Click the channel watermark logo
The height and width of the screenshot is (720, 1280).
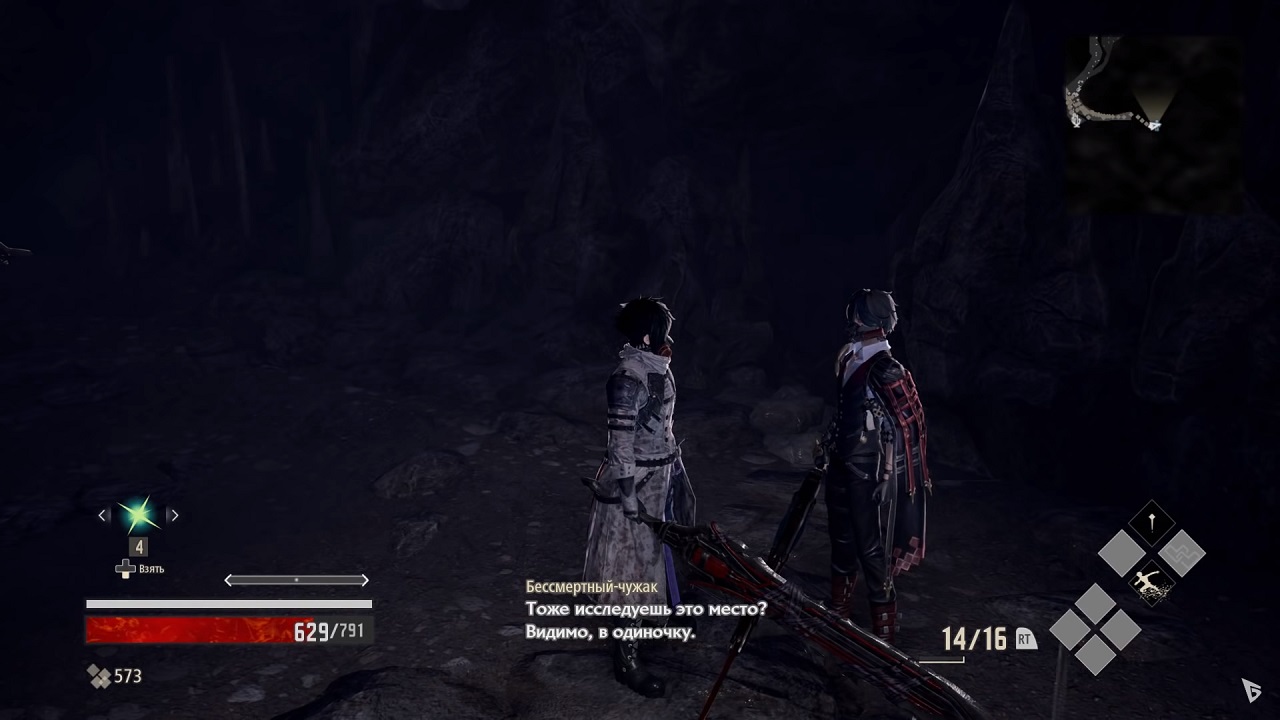click(x=1250, y=689)
